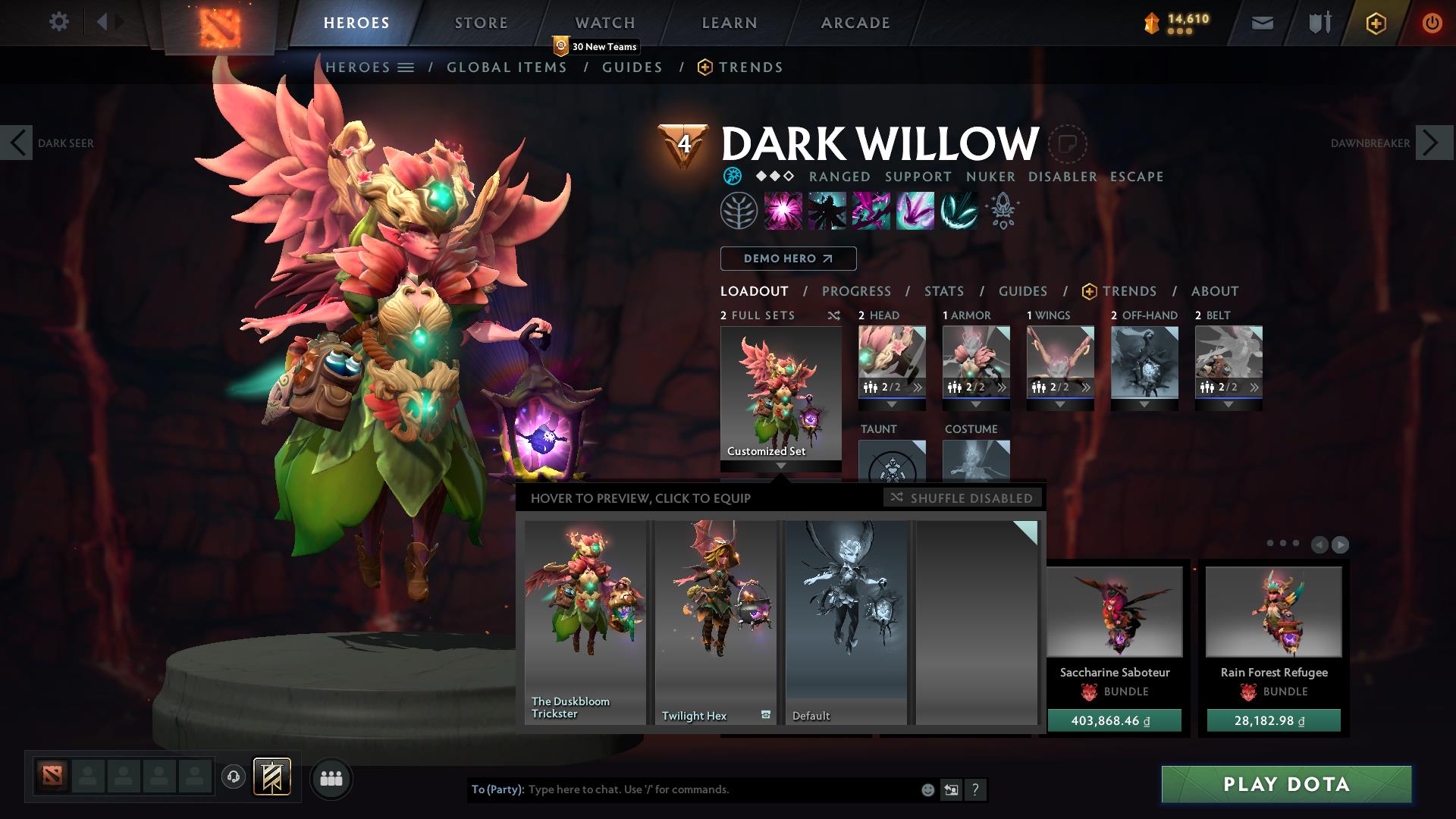View the Progress tab for Dark Willow
Viewport: 1456px width, 819px height.
pyautogui.click(x=856, y=291)
